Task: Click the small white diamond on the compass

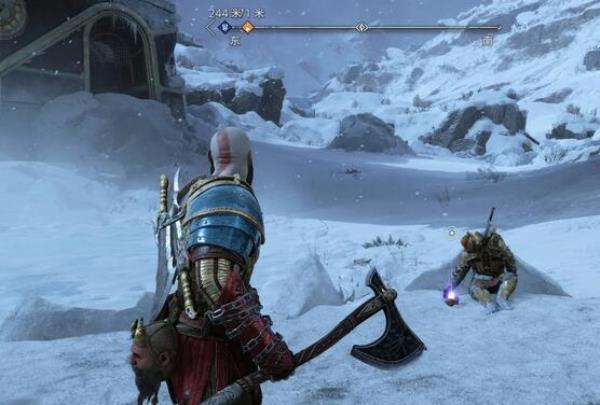Action: [362, 27]
